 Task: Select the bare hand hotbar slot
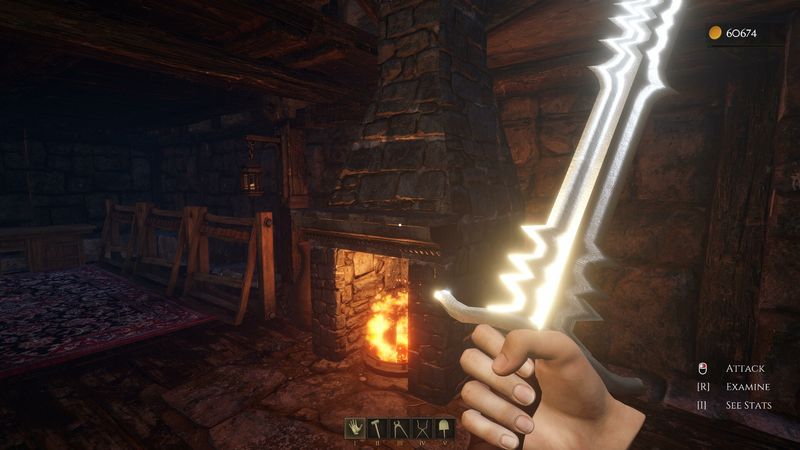pos(355,428)
